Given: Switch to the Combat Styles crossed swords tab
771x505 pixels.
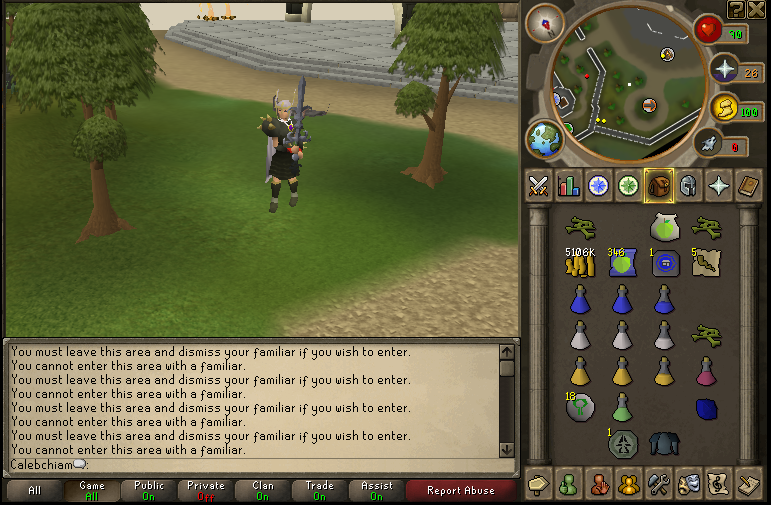Looking at the screenshot, I should coord(539,185).
